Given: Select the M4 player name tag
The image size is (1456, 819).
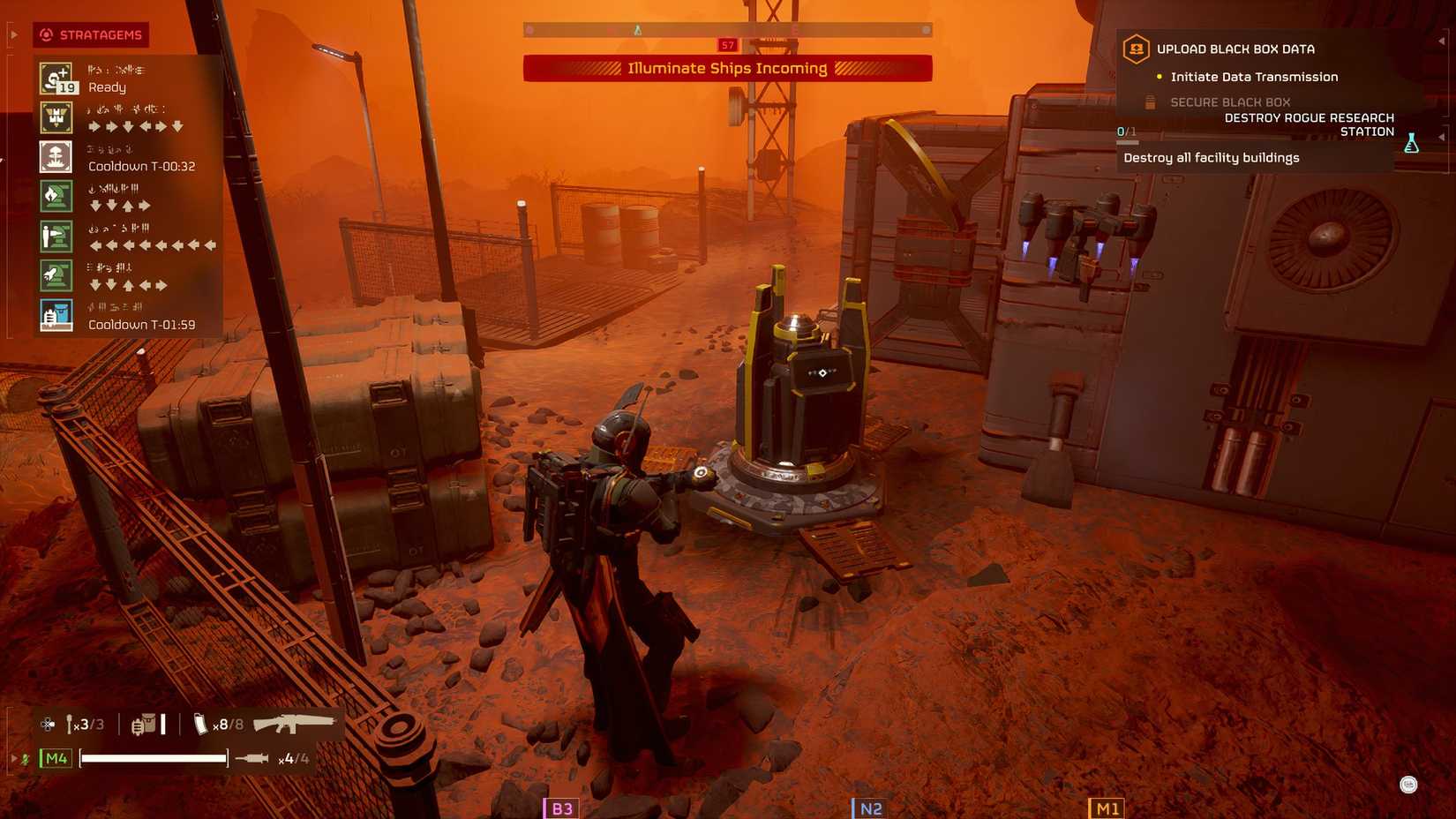Looking at the screenshot, I should (55, 756).
